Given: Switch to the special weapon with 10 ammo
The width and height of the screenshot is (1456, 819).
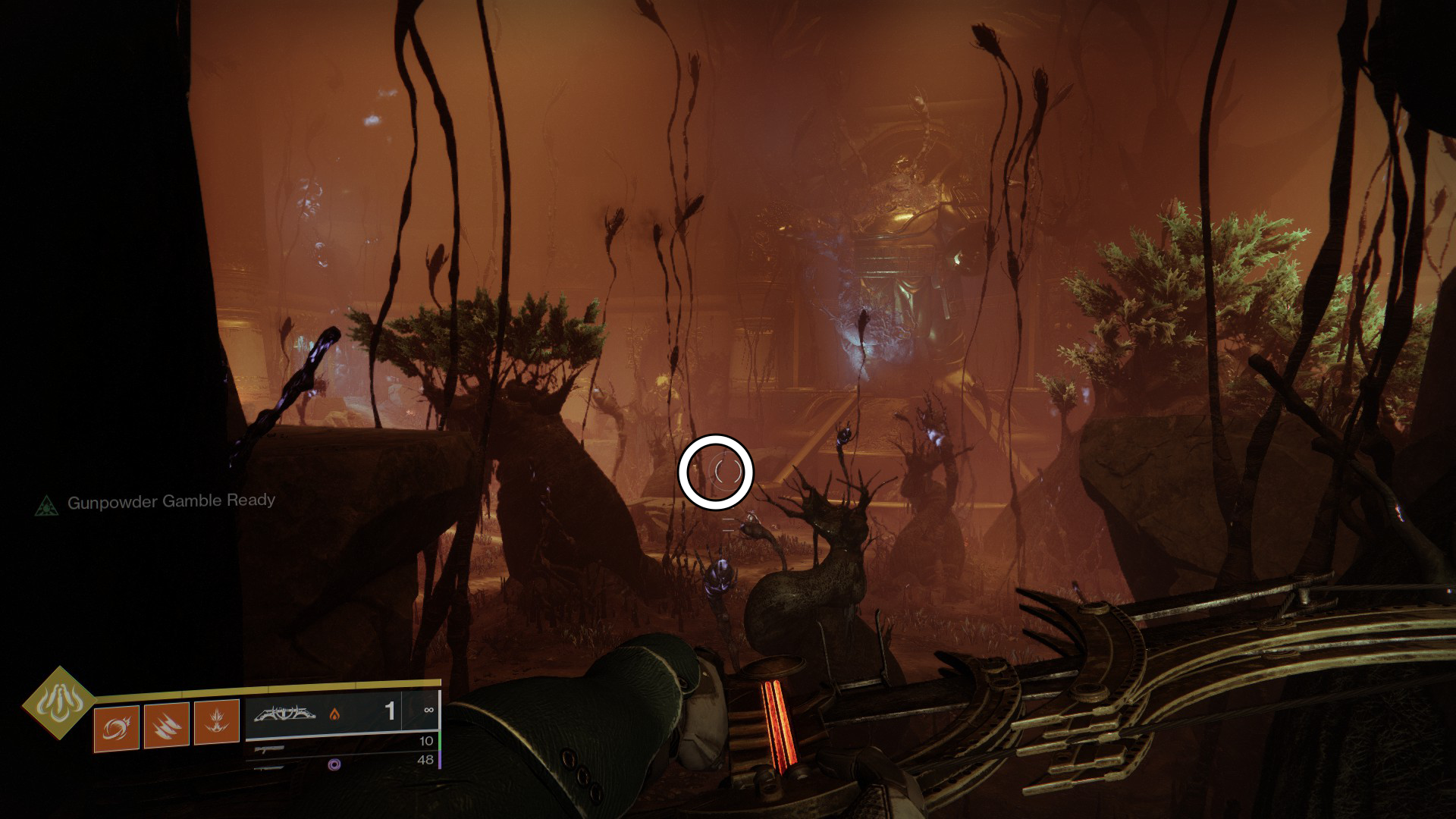Looking at the screenshot, I should 341,745.
